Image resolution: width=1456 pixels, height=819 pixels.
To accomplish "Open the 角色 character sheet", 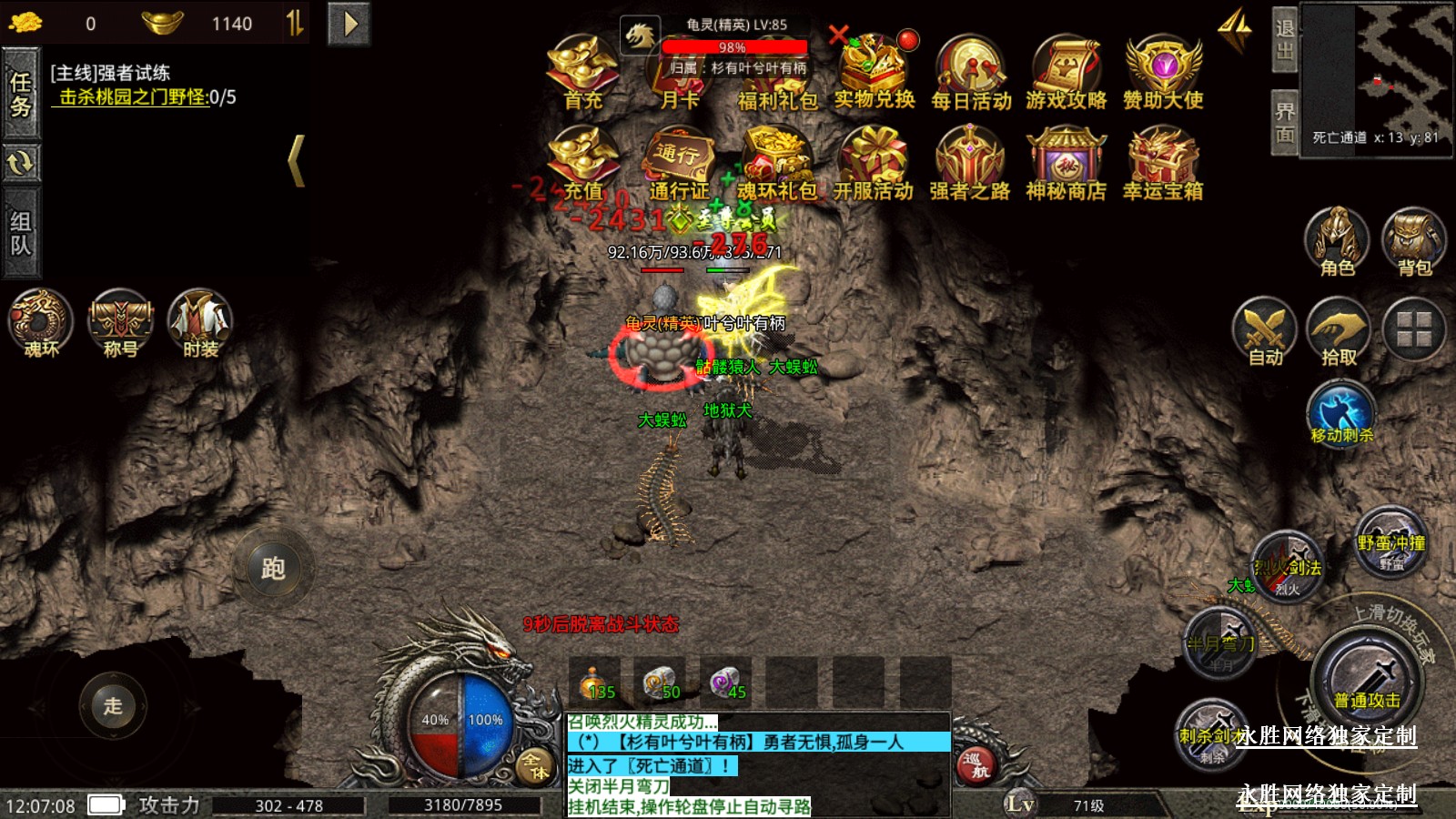I will point(1337,241).
